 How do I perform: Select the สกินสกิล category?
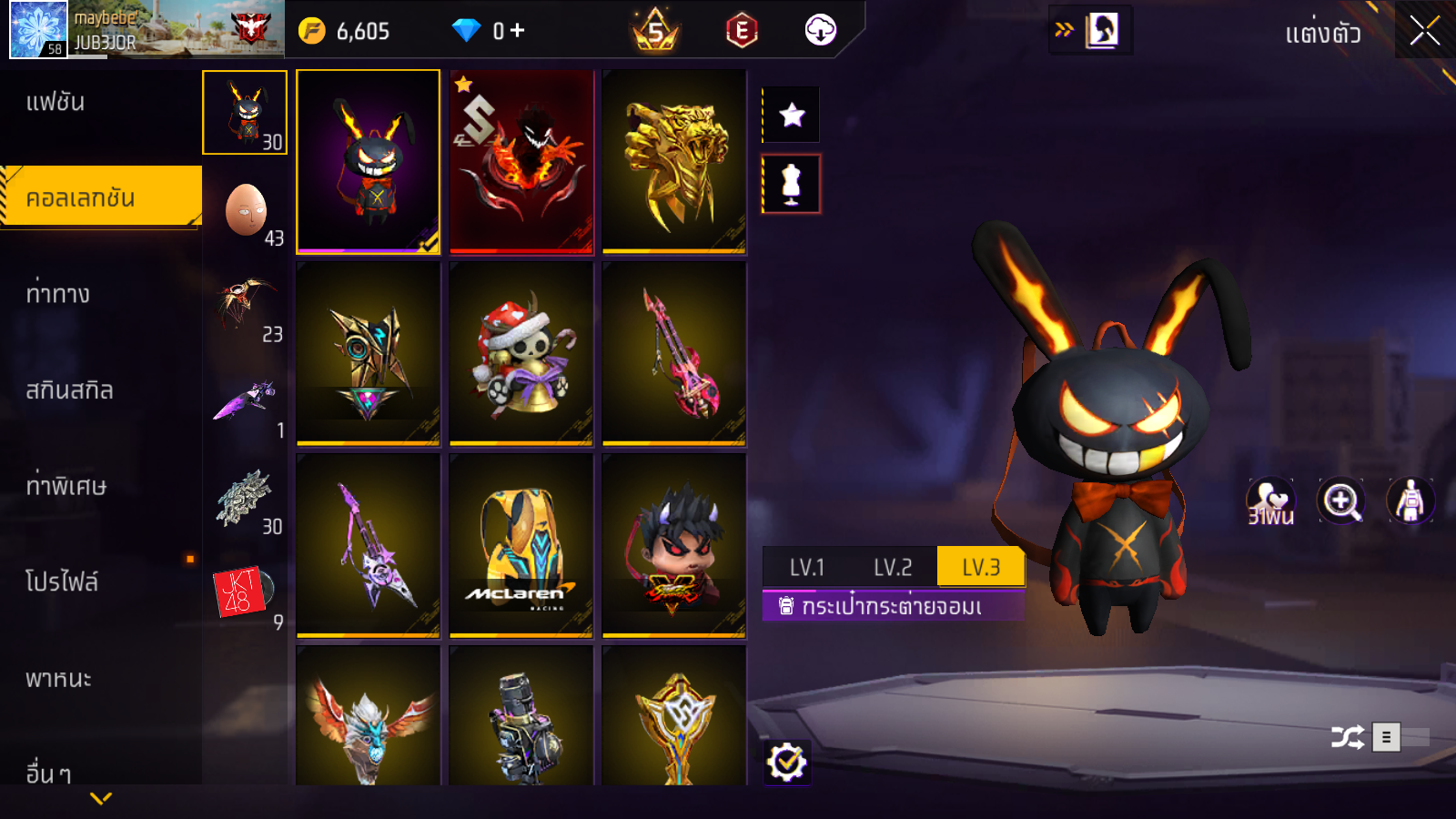[69, 390]
